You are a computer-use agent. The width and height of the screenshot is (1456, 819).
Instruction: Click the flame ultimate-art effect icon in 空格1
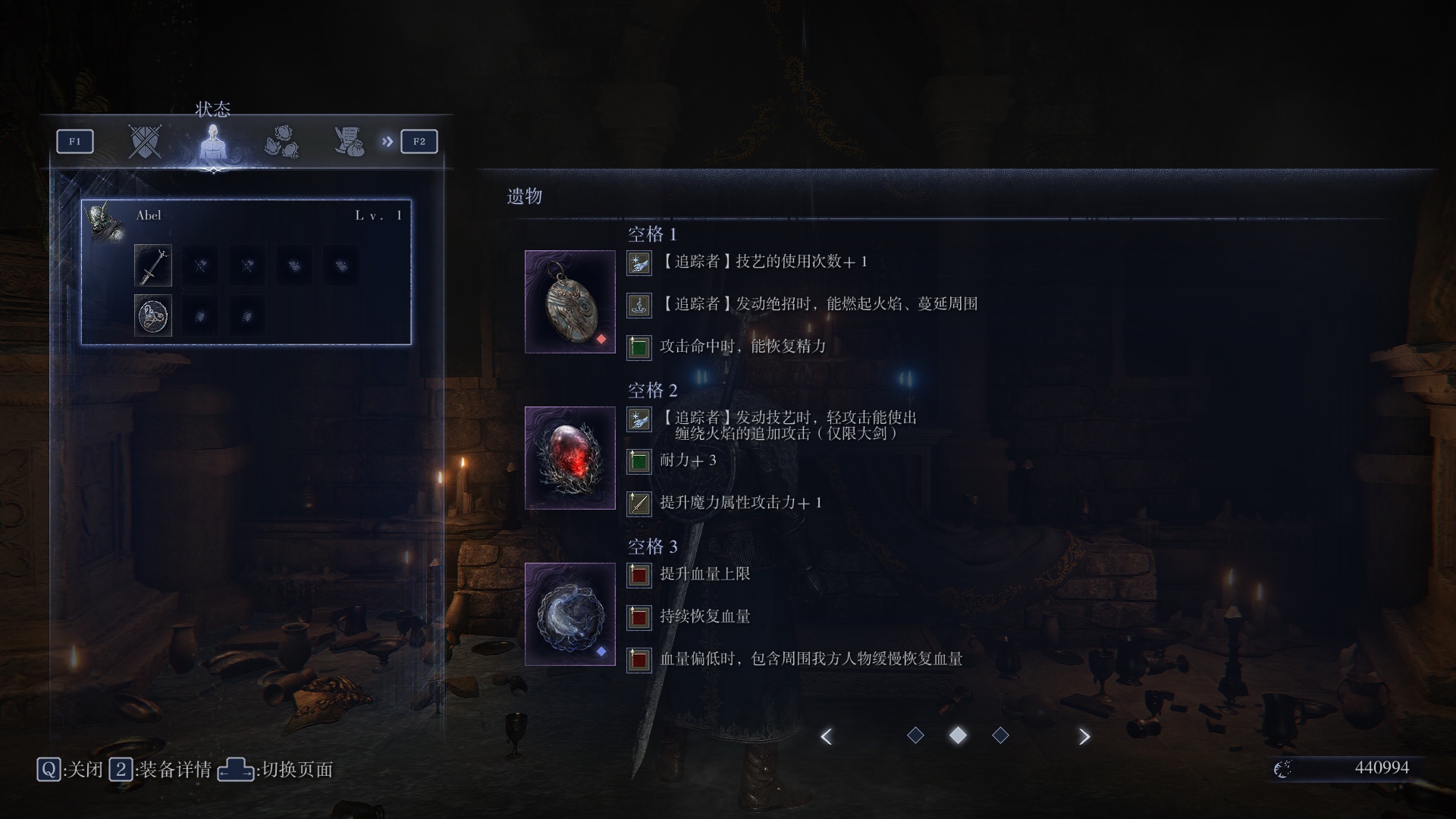tap(639, 305)
